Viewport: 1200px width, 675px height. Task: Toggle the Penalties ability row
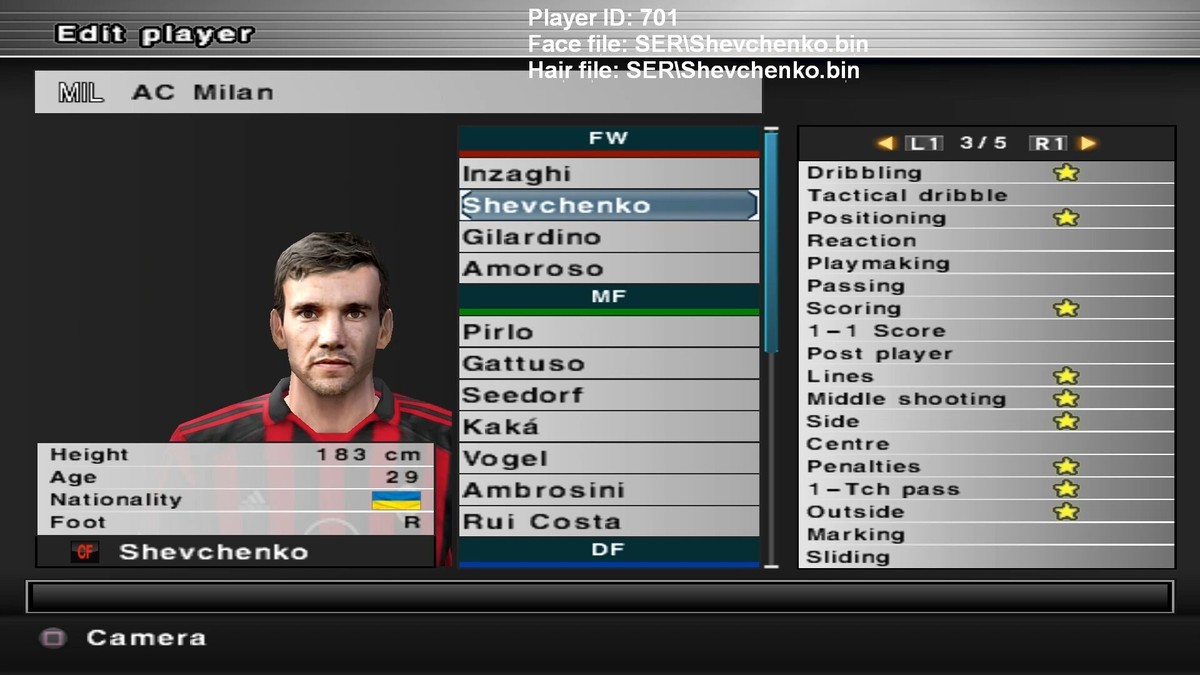(x=985, y=466)
